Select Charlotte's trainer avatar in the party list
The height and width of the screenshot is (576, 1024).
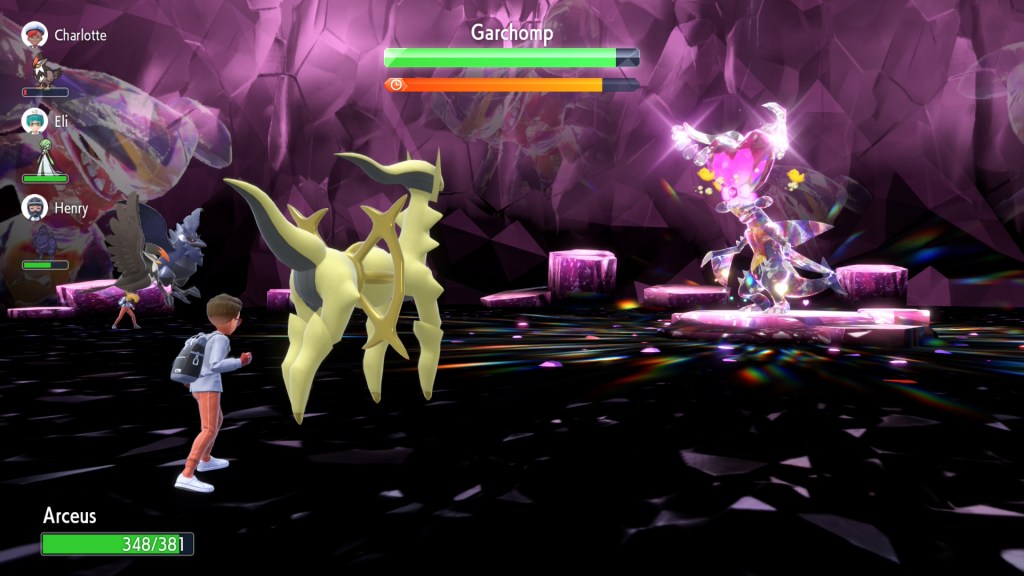[x=35, y=35]
